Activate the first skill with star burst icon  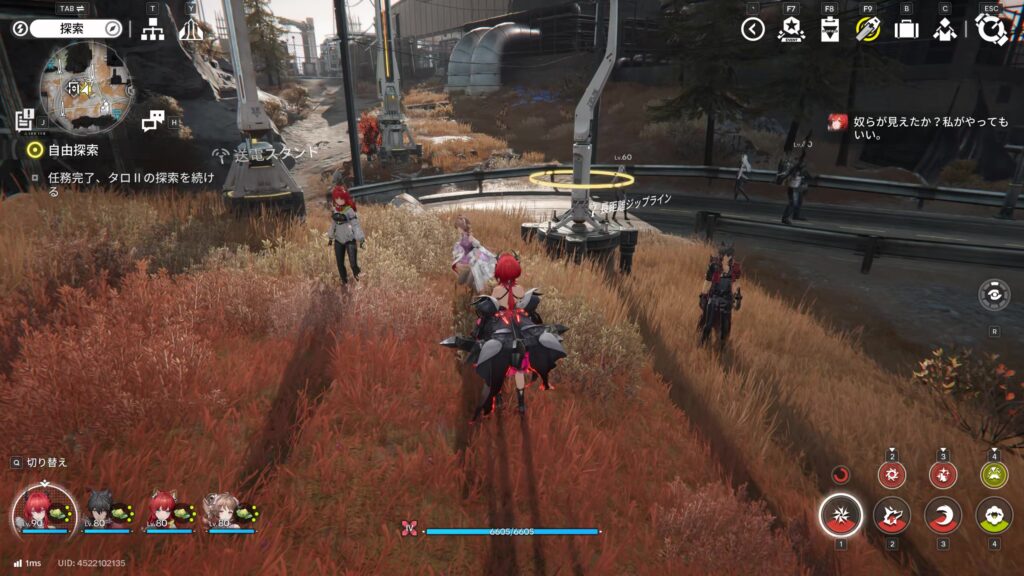tap(841, 516)
